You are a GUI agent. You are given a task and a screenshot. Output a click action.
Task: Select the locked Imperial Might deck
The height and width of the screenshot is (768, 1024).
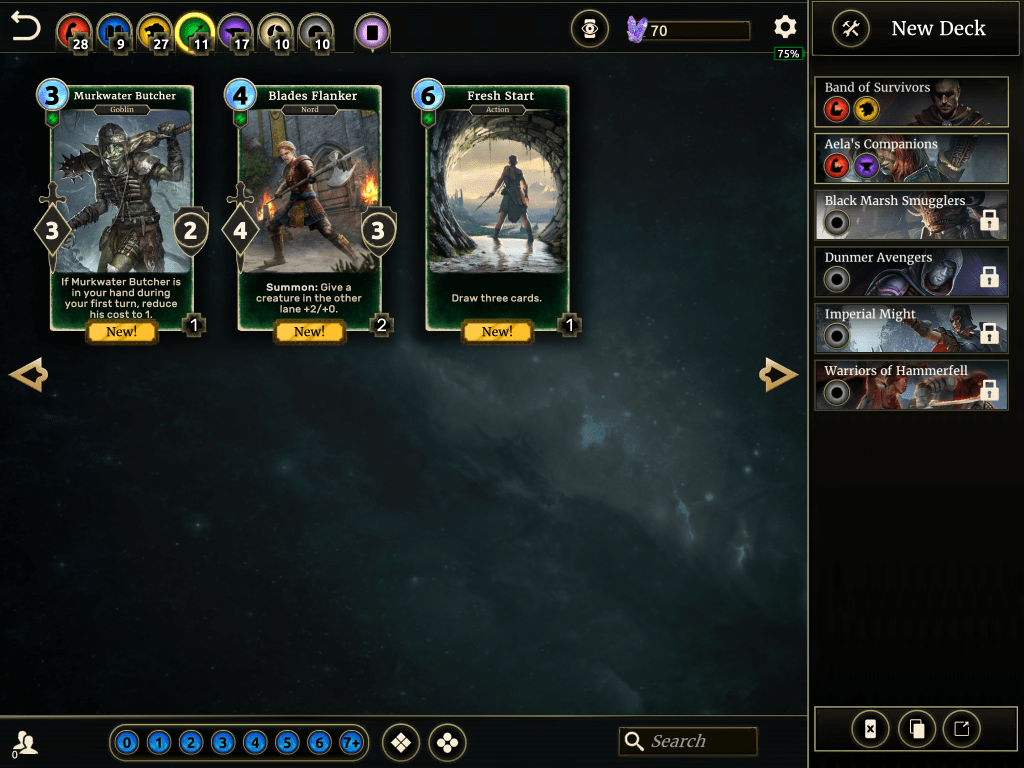pos(911,327)
